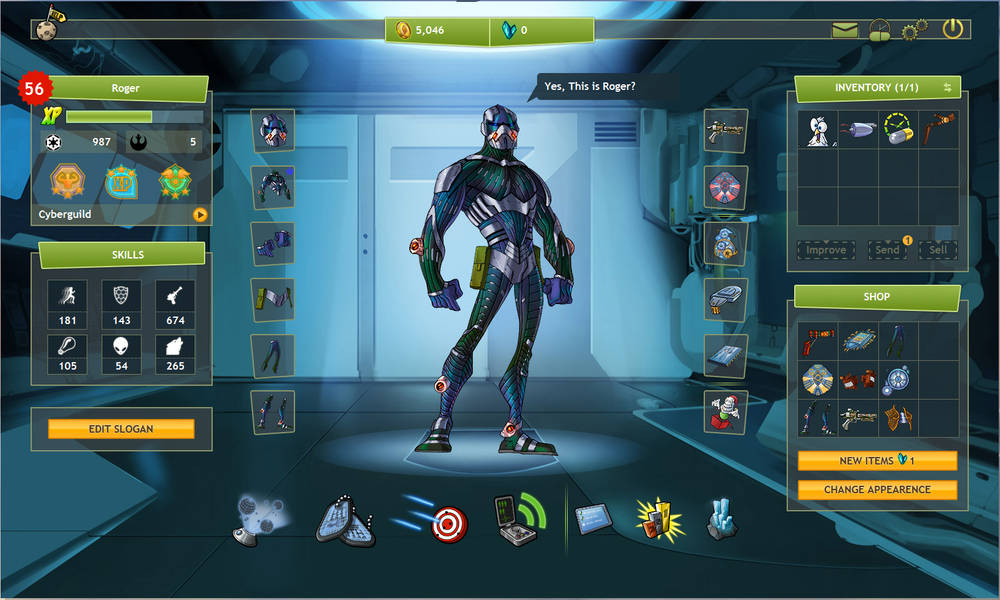The image size is (1000, 600).
Task: Click the power logout icon
Action: point(952,29)
